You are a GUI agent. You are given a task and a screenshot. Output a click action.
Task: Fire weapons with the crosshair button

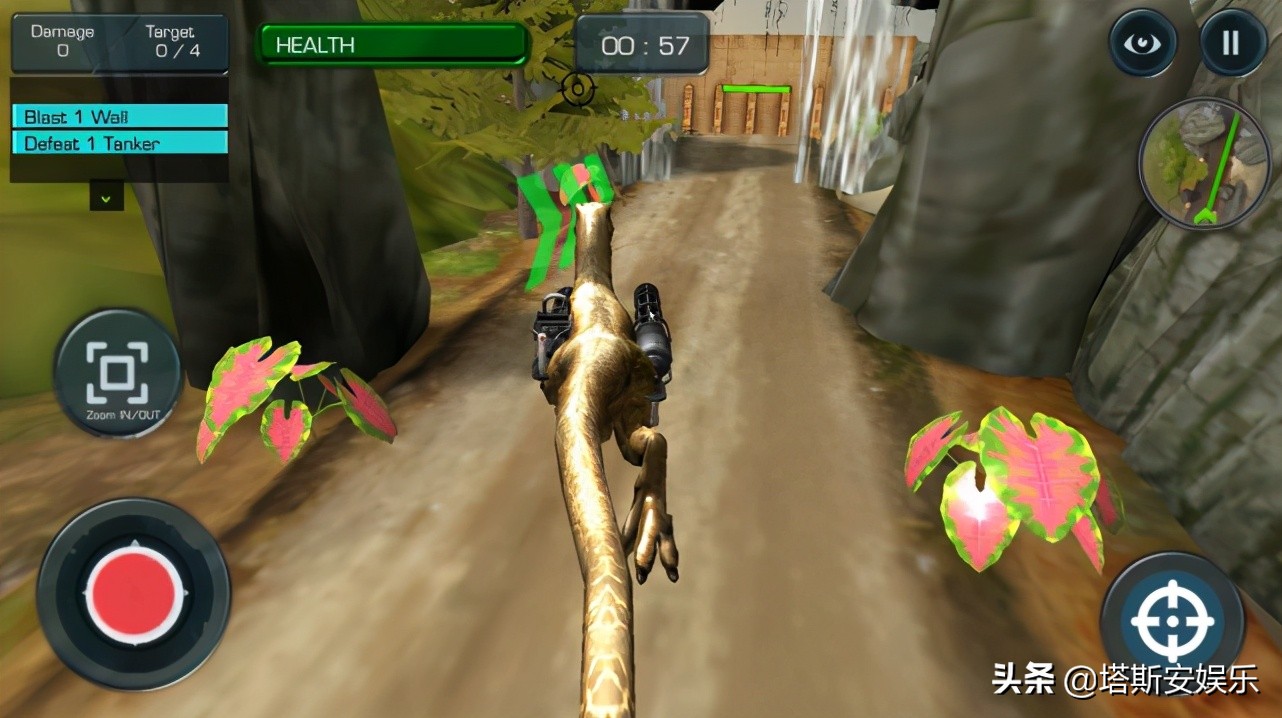[x=1172, y=622]
